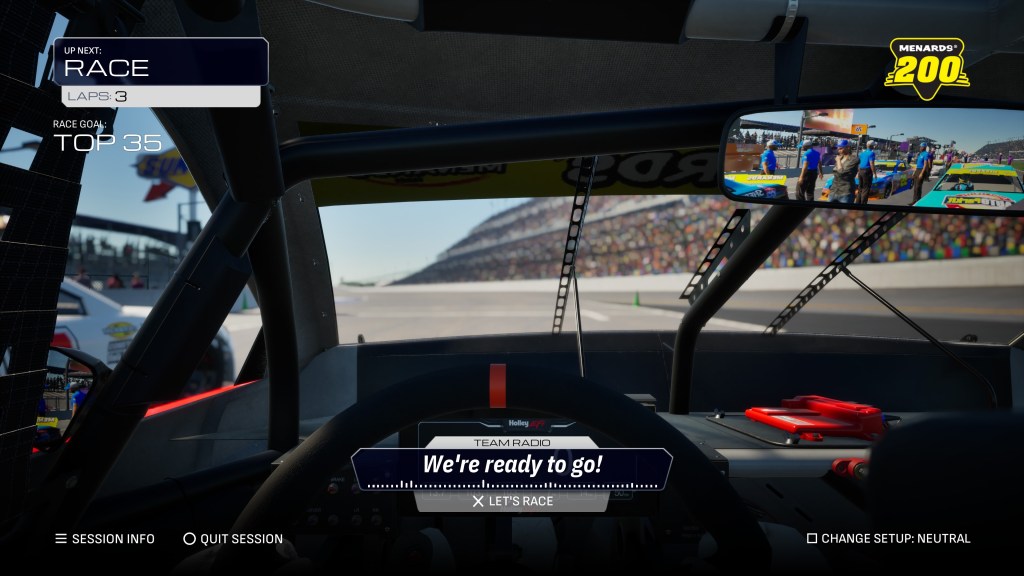This screenshot has width=1024, height=576.
Task: Start the race with Let's Race
Action: tap(512, 501)
